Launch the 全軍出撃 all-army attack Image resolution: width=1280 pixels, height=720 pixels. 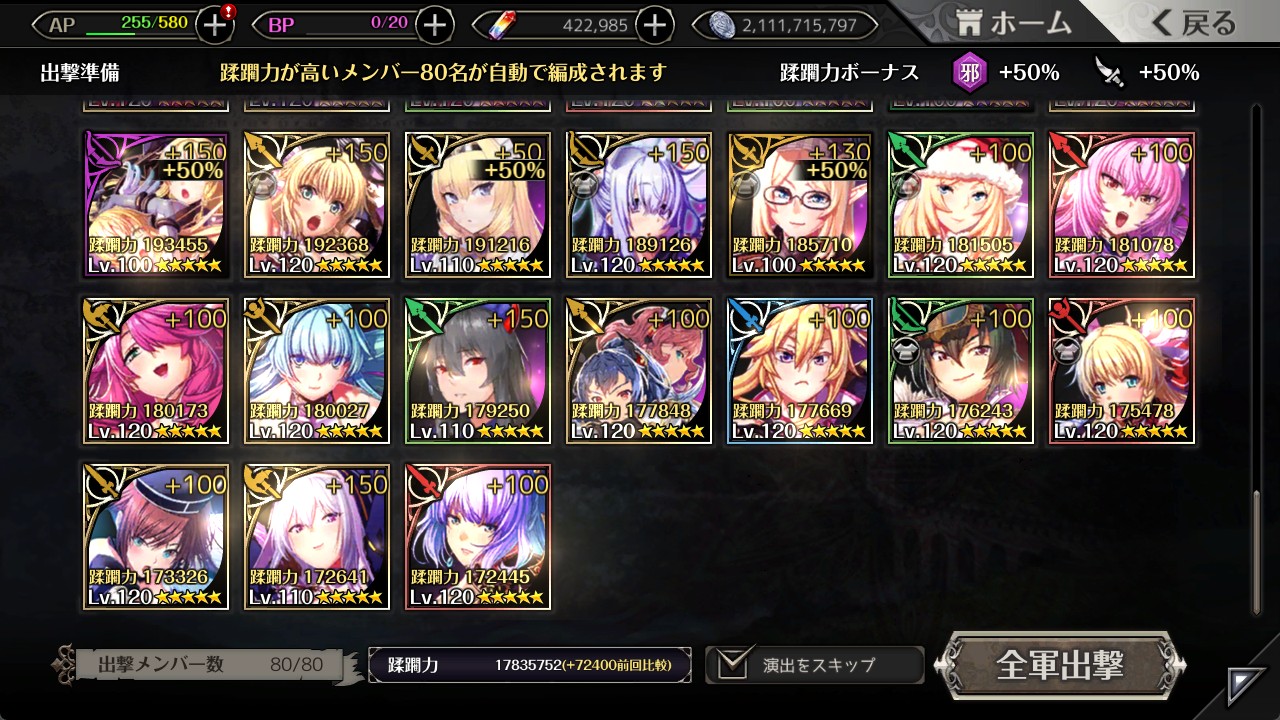pos(1060,665)
